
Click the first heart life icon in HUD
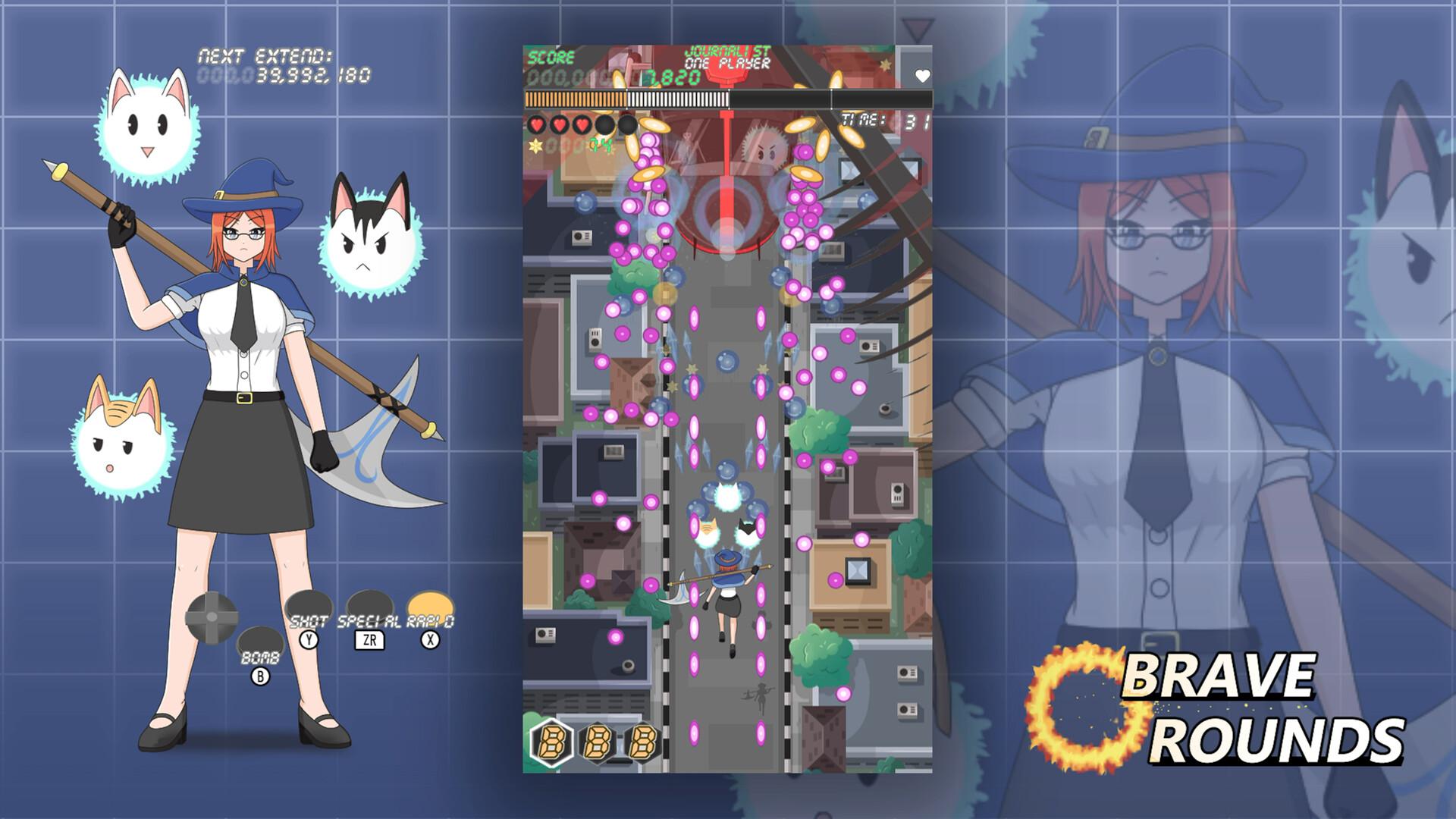537,124
